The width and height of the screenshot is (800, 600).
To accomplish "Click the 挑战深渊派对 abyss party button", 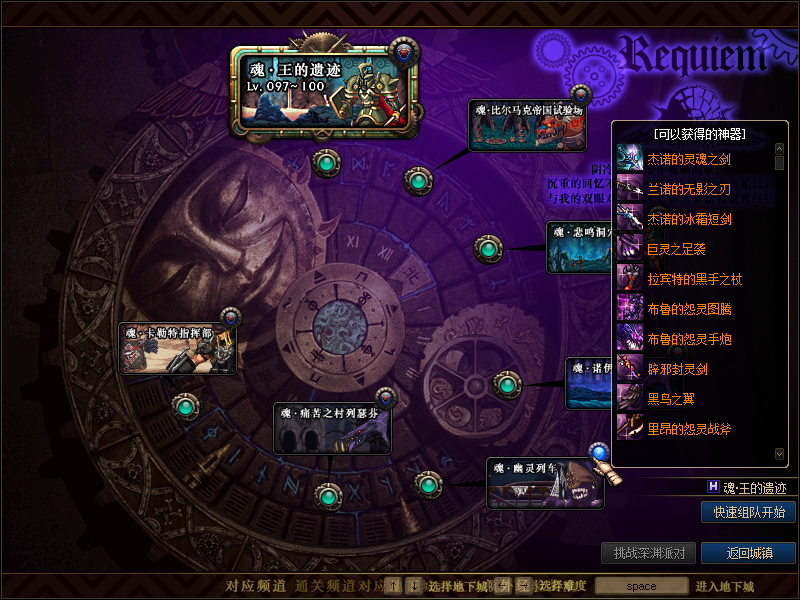I will (648, 553).
